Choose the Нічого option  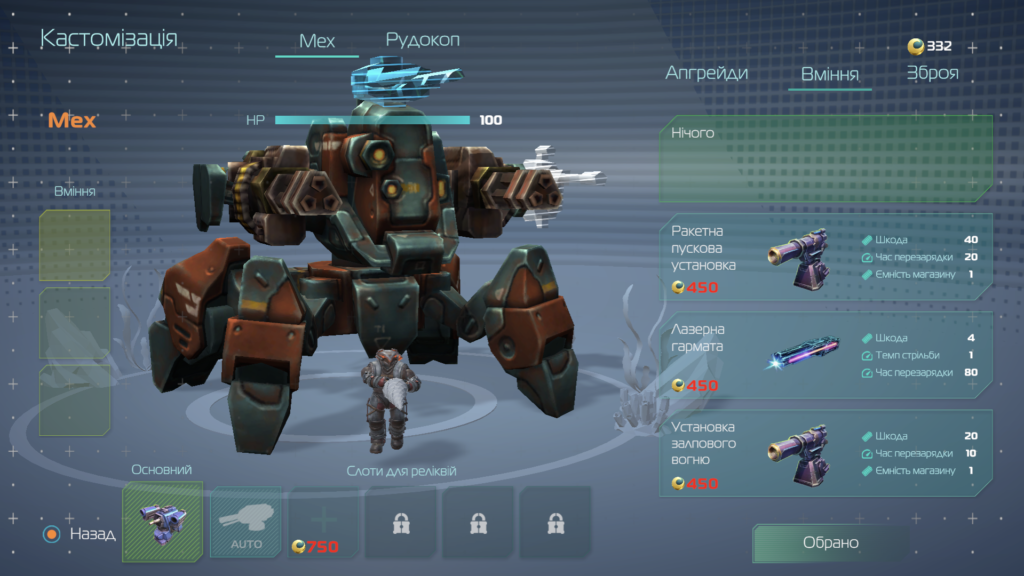[x=826, y=159]
